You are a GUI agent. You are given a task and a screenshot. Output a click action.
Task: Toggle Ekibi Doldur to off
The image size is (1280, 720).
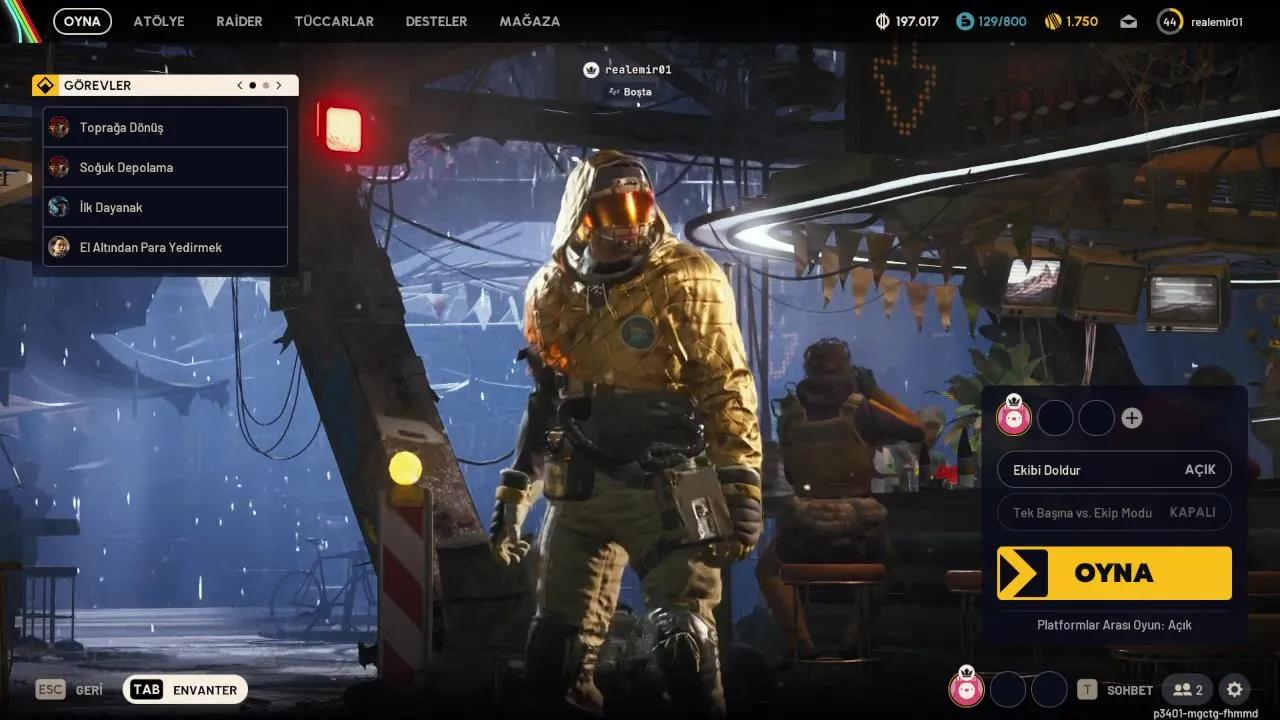(1114, 469)
